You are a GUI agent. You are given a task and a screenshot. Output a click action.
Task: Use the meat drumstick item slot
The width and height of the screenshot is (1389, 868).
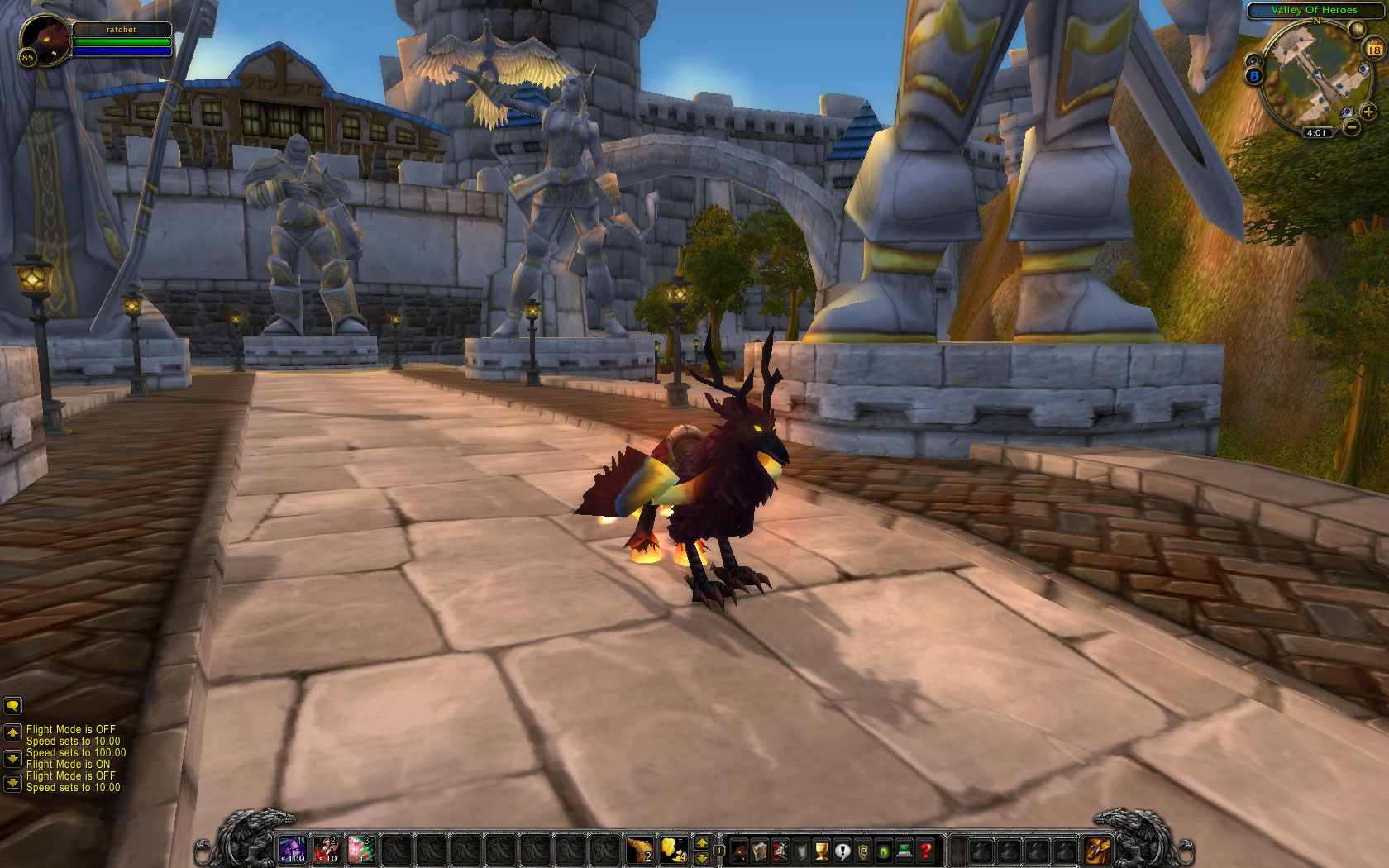(x=639, y=849)
